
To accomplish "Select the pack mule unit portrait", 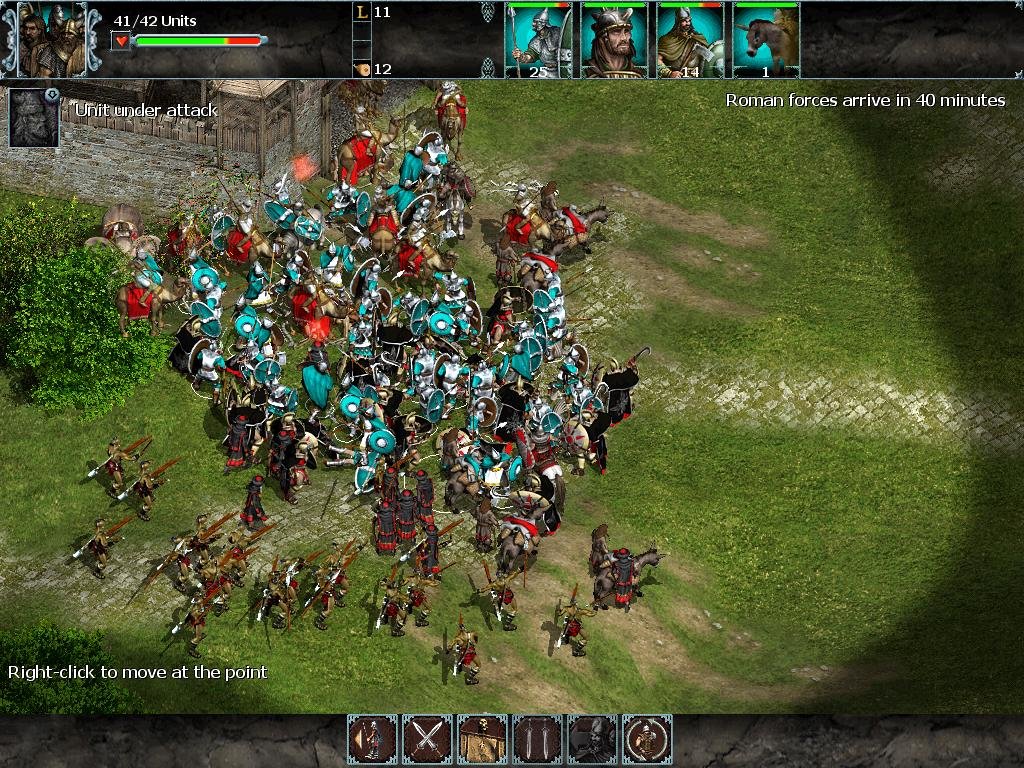I will click(766, 40).
